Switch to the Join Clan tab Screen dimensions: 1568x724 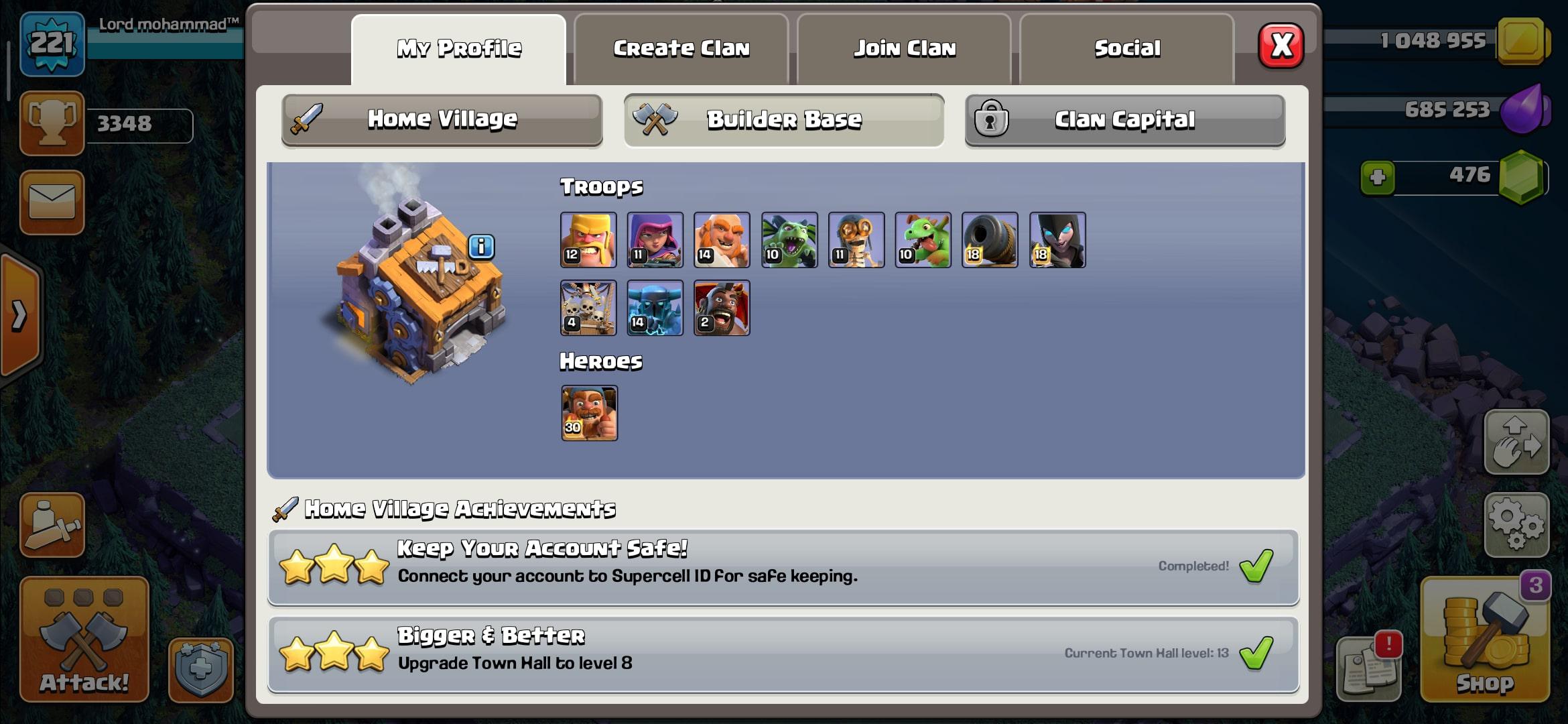[x=904, y=49]
